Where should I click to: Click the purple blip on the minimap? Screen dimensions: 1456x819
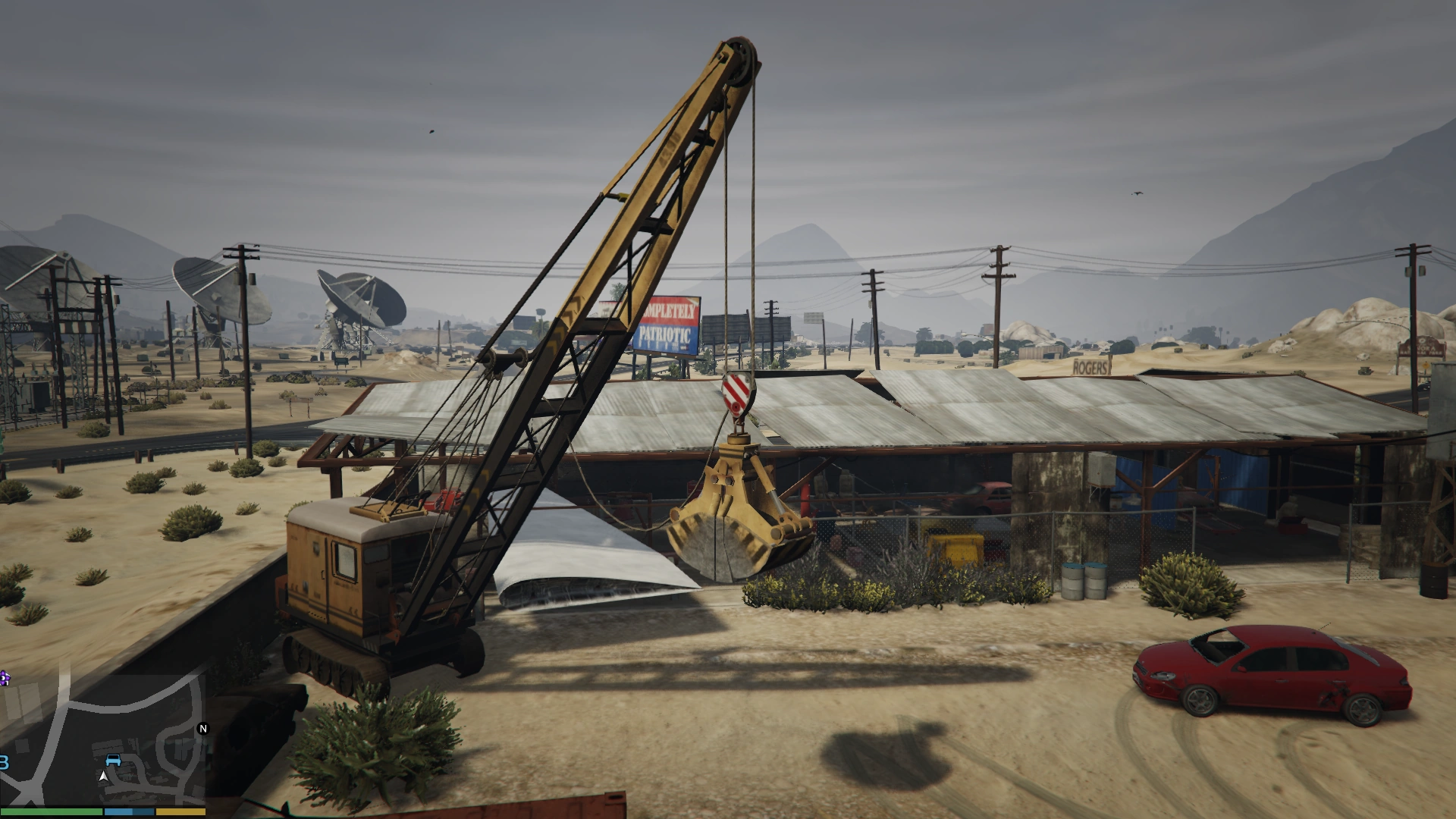(x=5, y=679)
